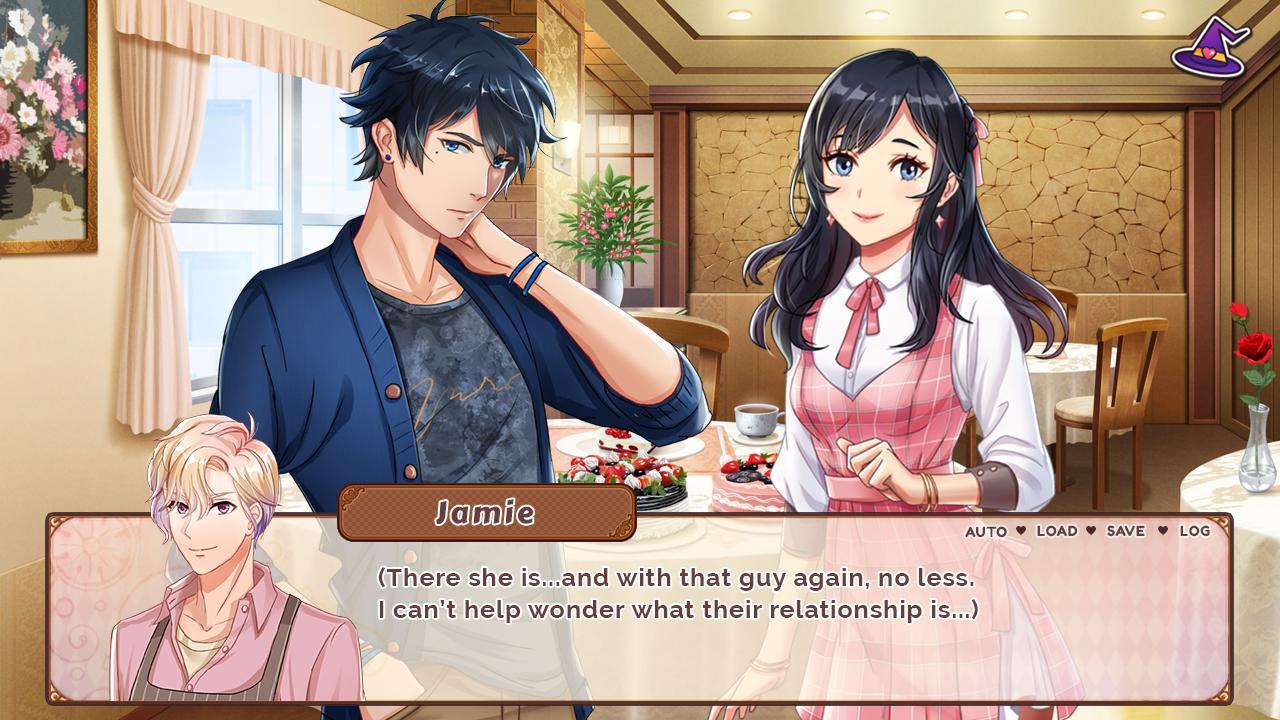This screenshot has width=1280, height=720.
Task: Enable AUTO text advancement mode
Action: 986,531
